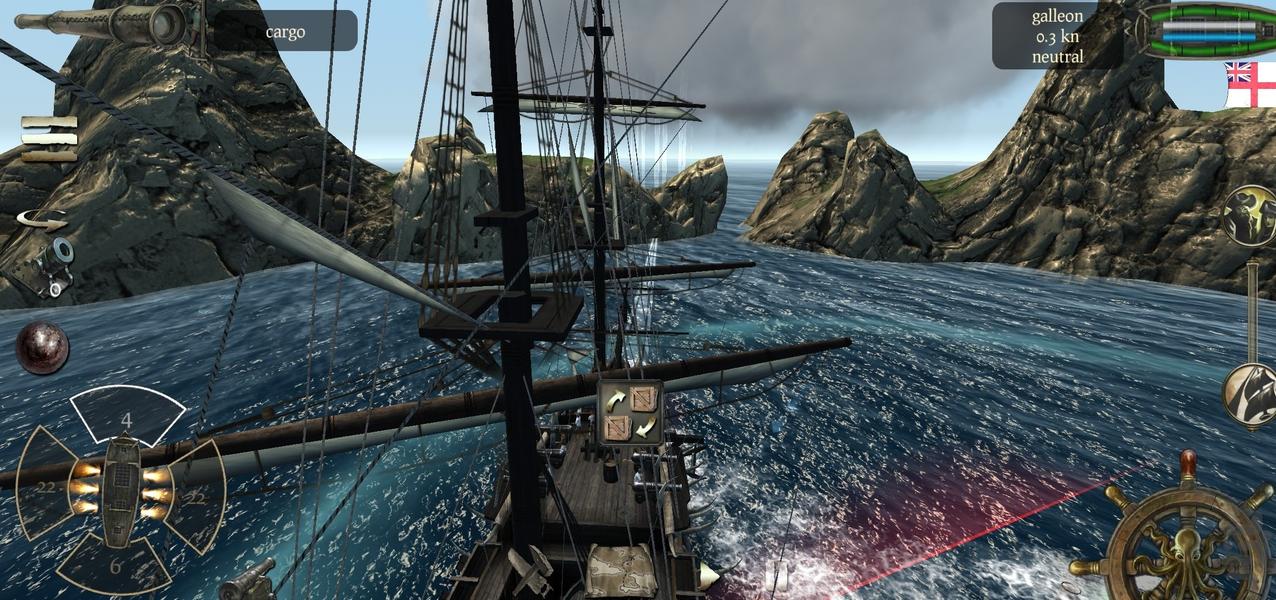Open the three-bar parchment menu
1276x600 pixels.
pyautogui.click(x=49, y=138)
